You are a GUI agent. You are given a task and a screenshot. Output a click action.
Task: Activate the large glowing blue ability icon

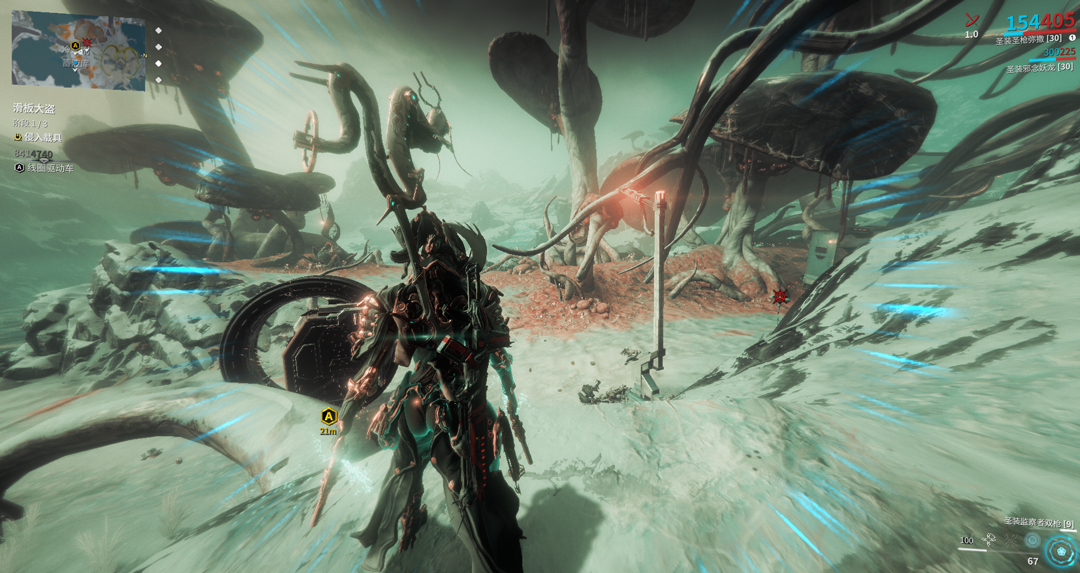pos(1060,549)
